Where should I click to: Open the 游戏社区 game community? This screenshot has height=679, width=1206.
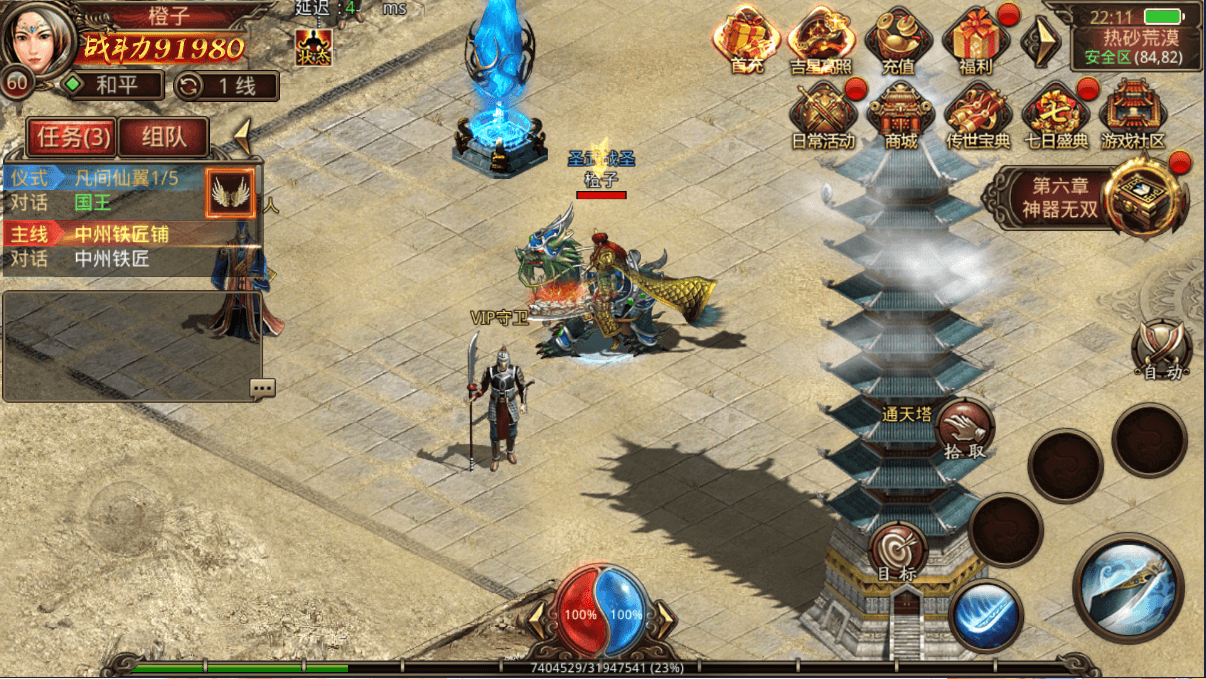pyautogui.click(x=1133, y=115)
